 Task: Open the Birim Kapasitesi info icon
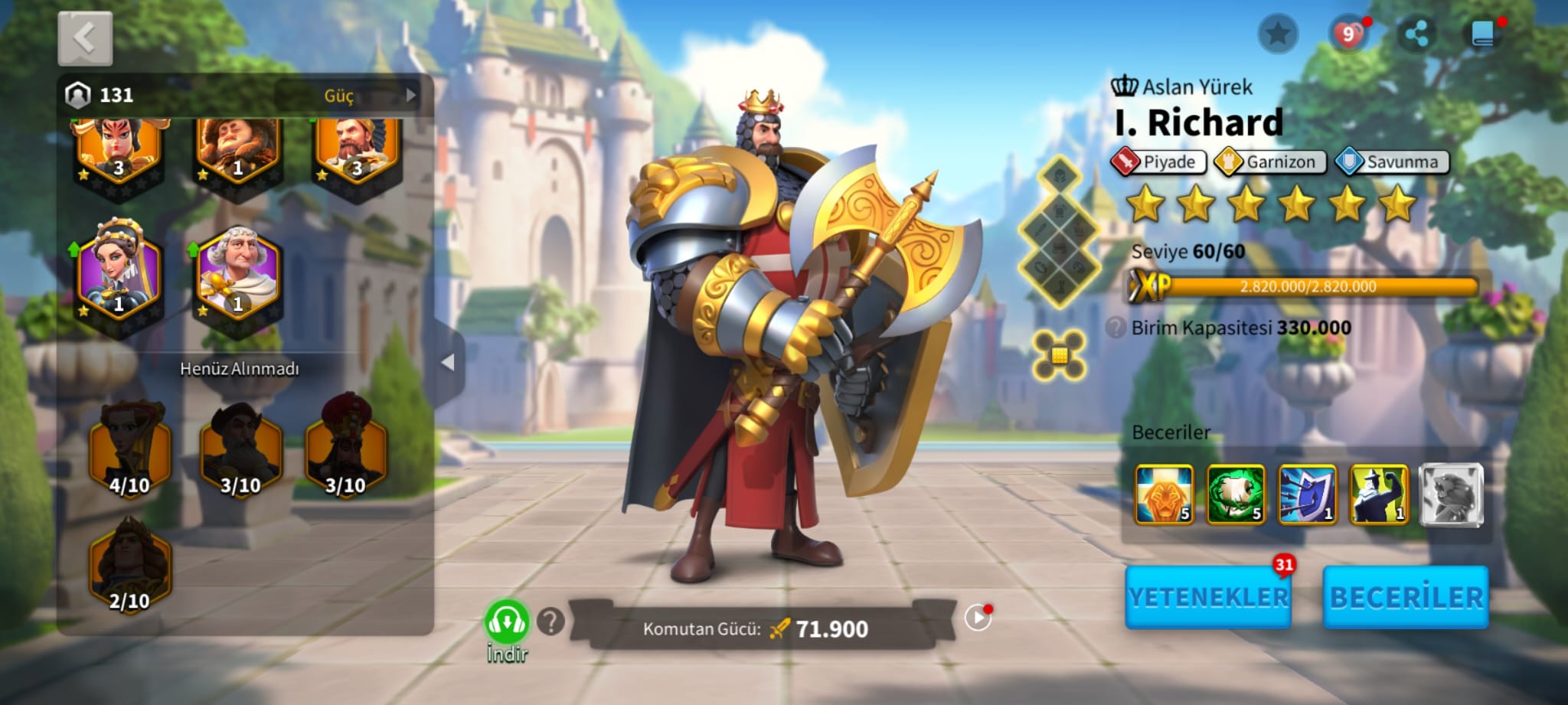pyautogui.click(x=1116, y=328)
